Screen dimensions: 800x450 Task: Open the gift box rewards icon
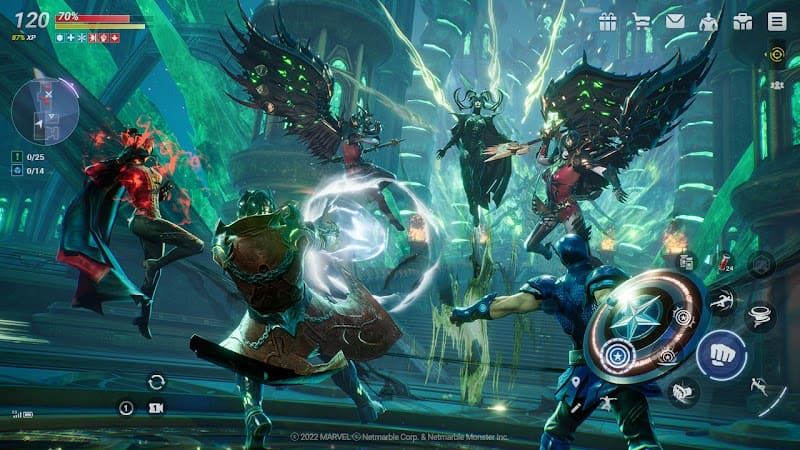(x=607, y=21)
